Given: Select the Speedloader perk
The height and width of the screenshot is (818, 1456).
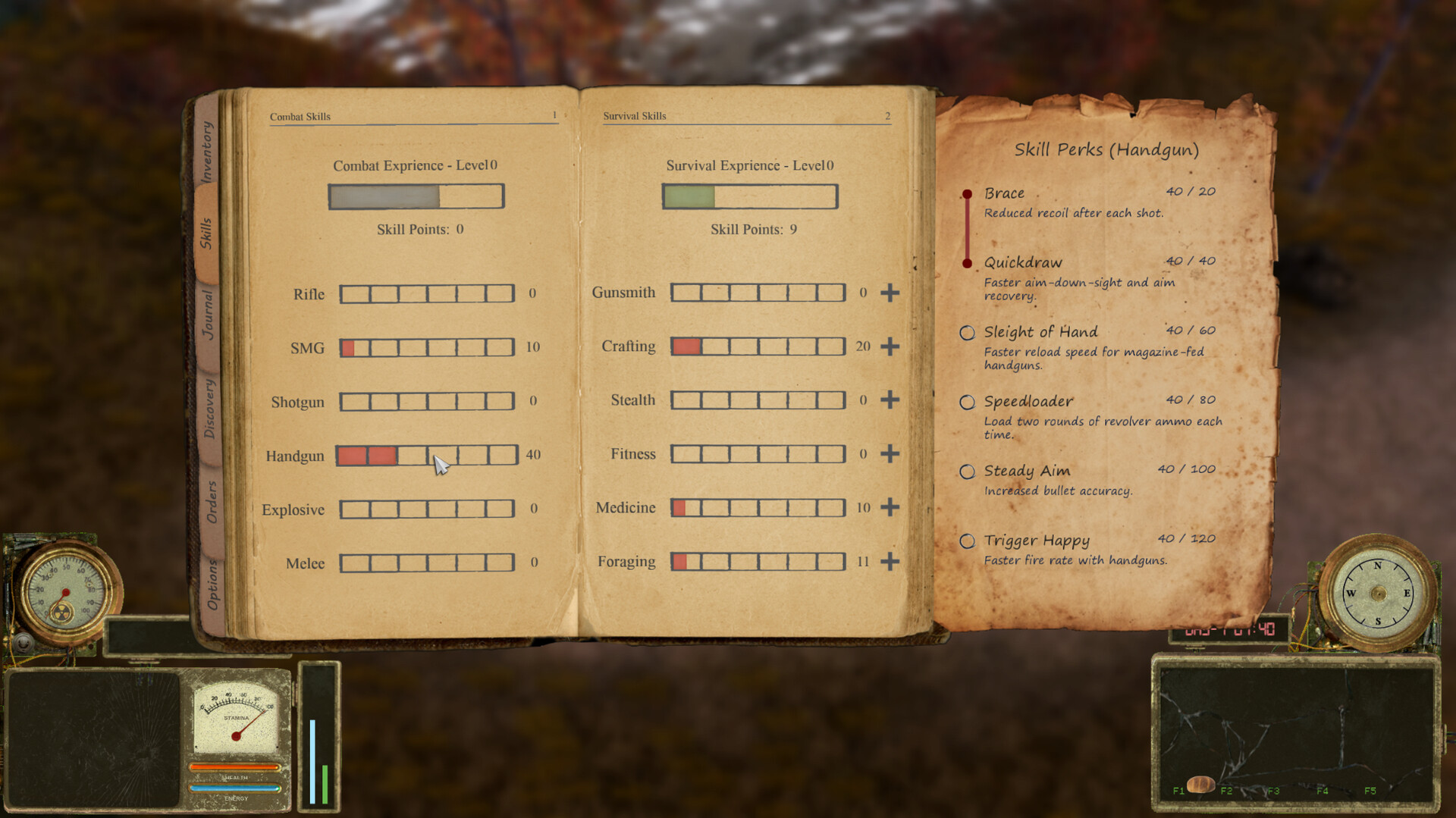Looking at the screenshot, I should click(968, 402).
